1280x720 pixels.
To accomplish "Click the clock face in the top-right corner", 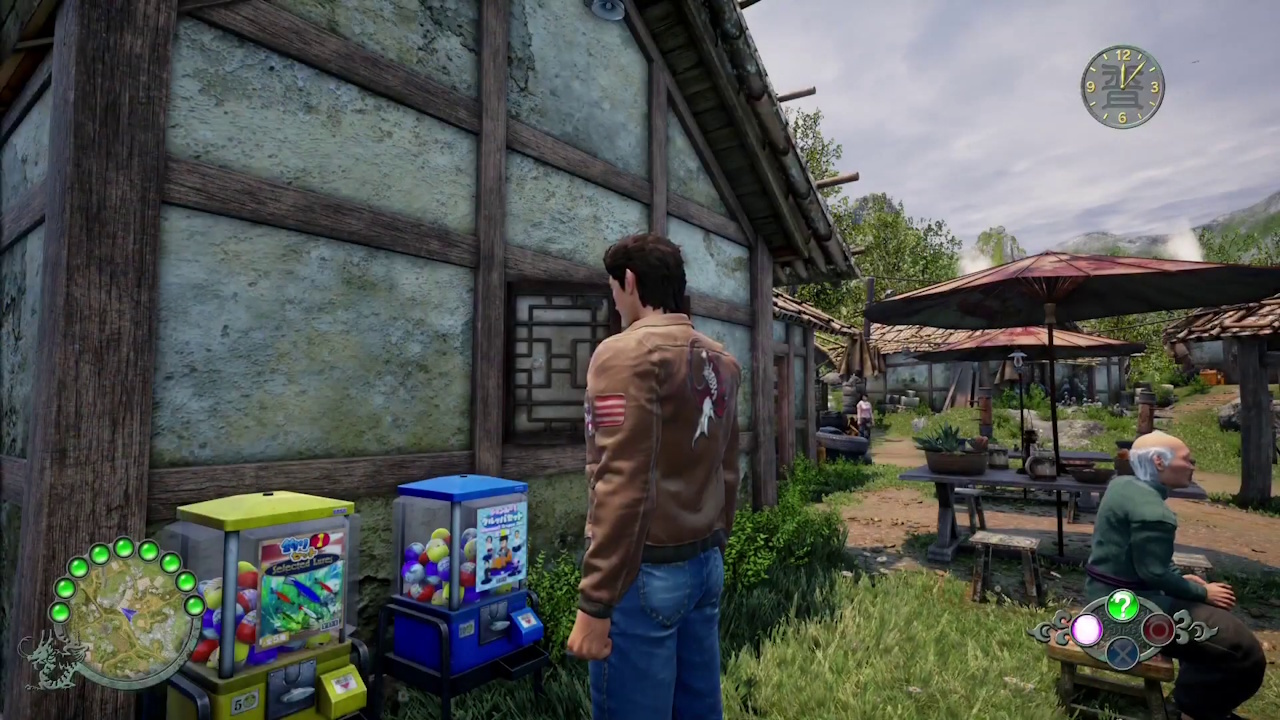I will point(1122,87).
